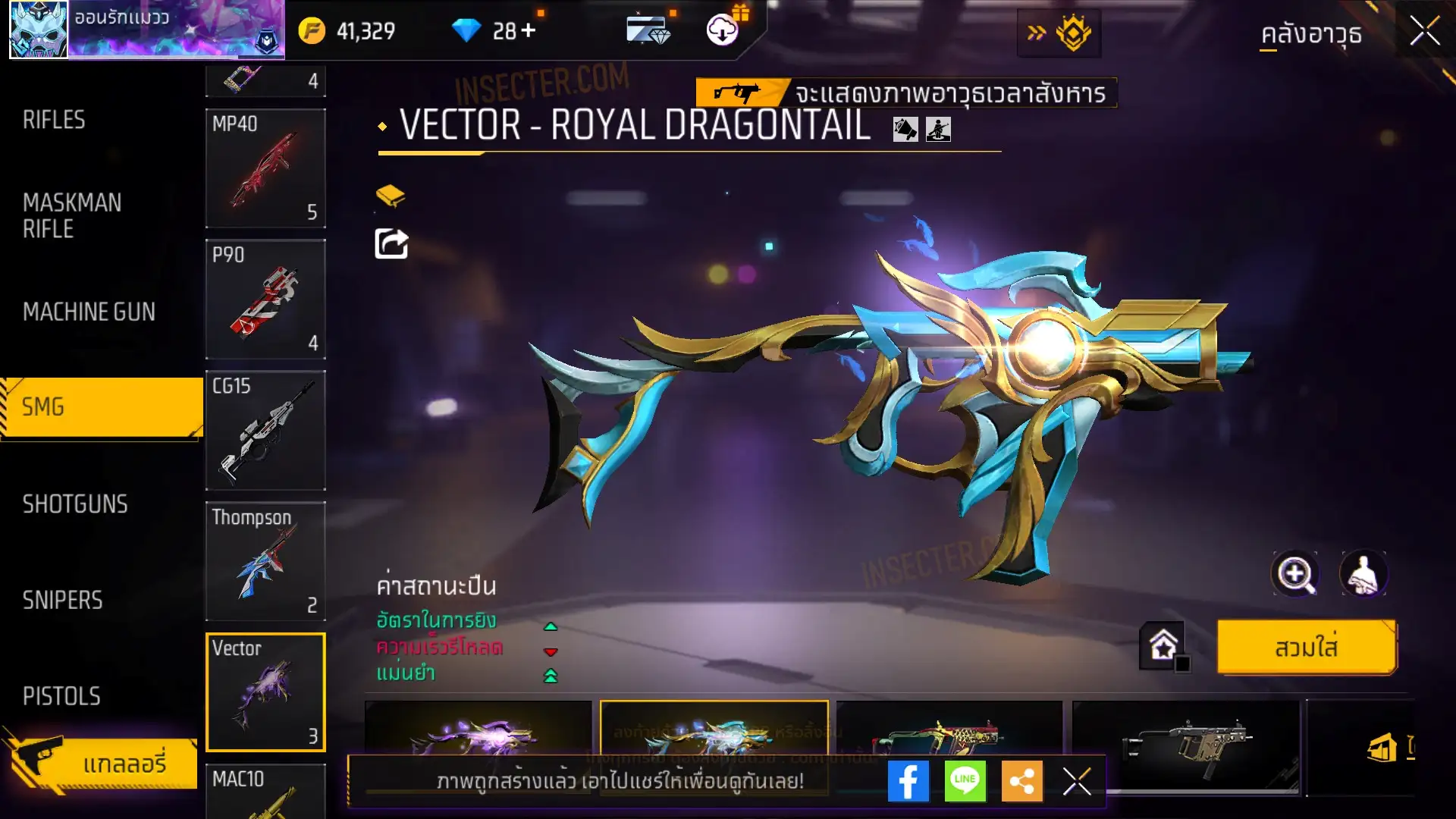Open the gallery button with pistol icon
This screenshot has height=819, width=1456.
coord(102,762)
